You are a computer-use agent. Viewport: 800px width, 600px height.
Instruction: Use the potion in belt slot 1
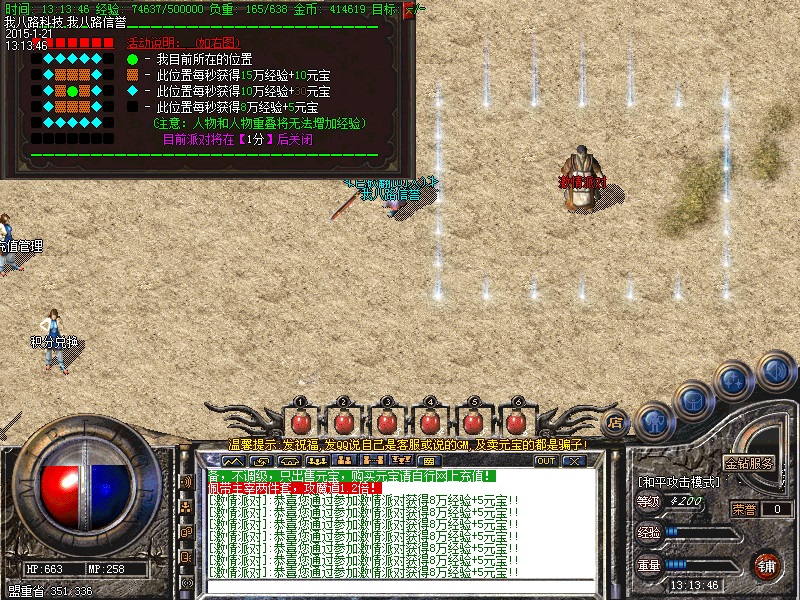tap(301, 420)
